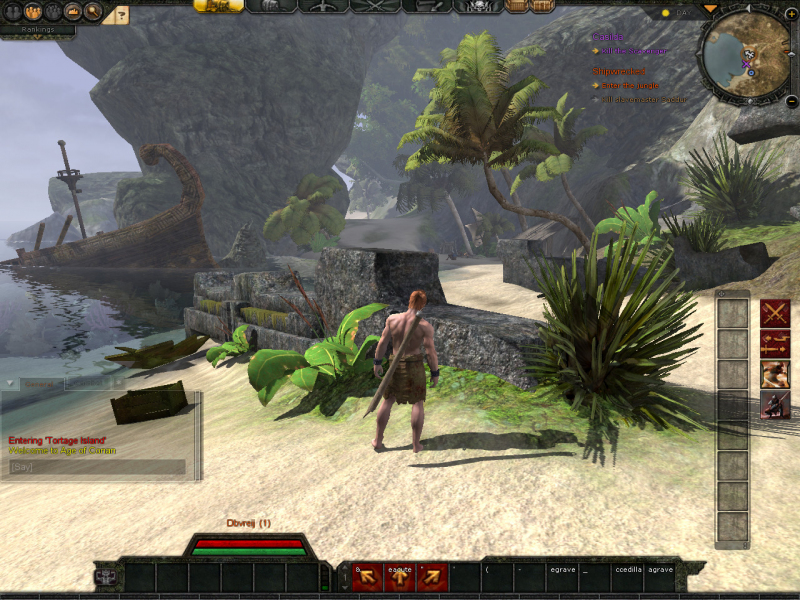Collapse the orange triangle above the minimap

click(711, 8)
